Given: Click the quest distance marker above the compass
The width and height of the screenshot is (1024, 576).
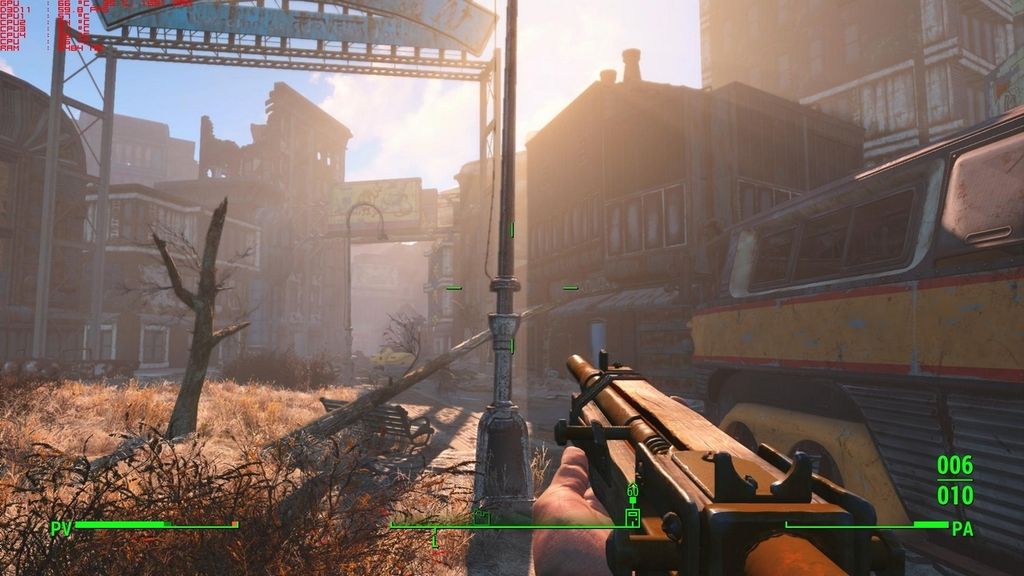Looking at the screenshot, I should coord(632,492).
